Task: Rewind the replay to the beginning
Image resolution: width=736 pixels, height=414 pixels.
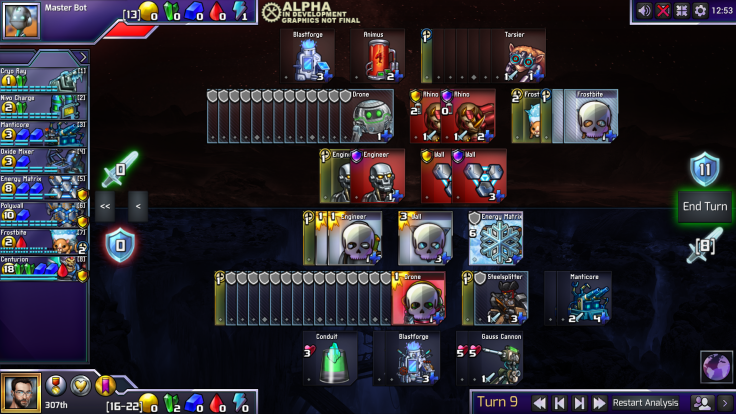Action: click(539, 402)
